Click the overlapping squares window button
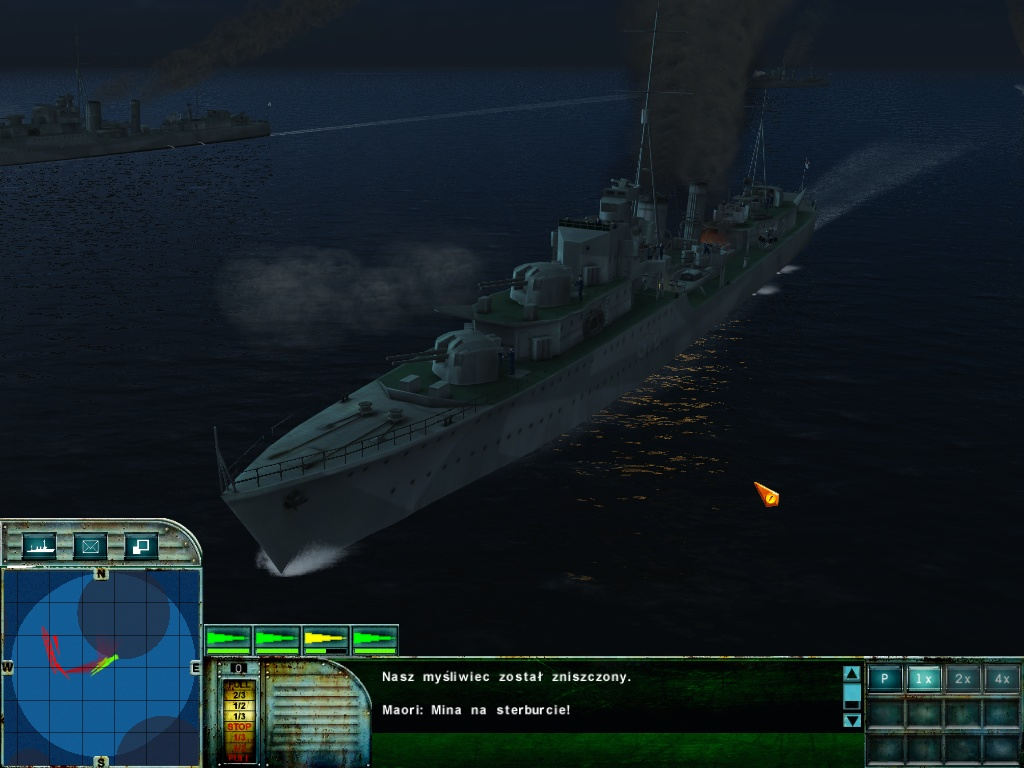Screen dimensions: 1024x768 (140, 546)
